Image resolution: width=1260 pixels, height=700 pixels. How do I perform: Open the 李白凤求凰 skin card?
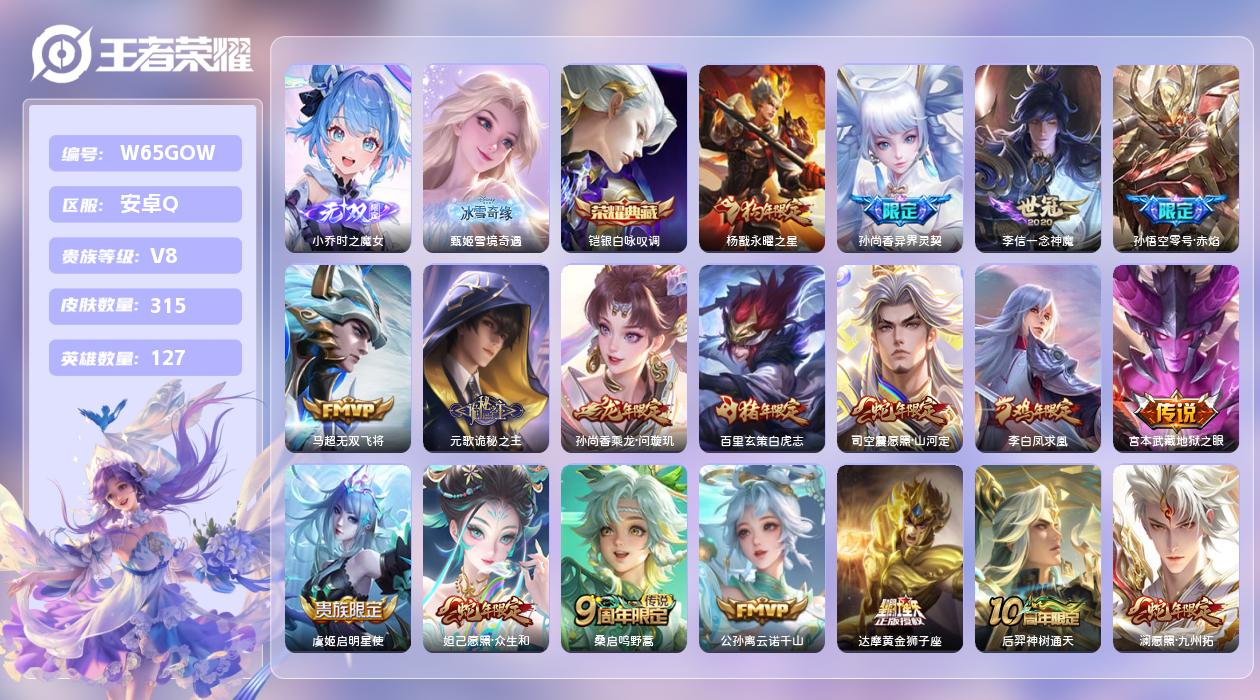tap(1038, 358)
